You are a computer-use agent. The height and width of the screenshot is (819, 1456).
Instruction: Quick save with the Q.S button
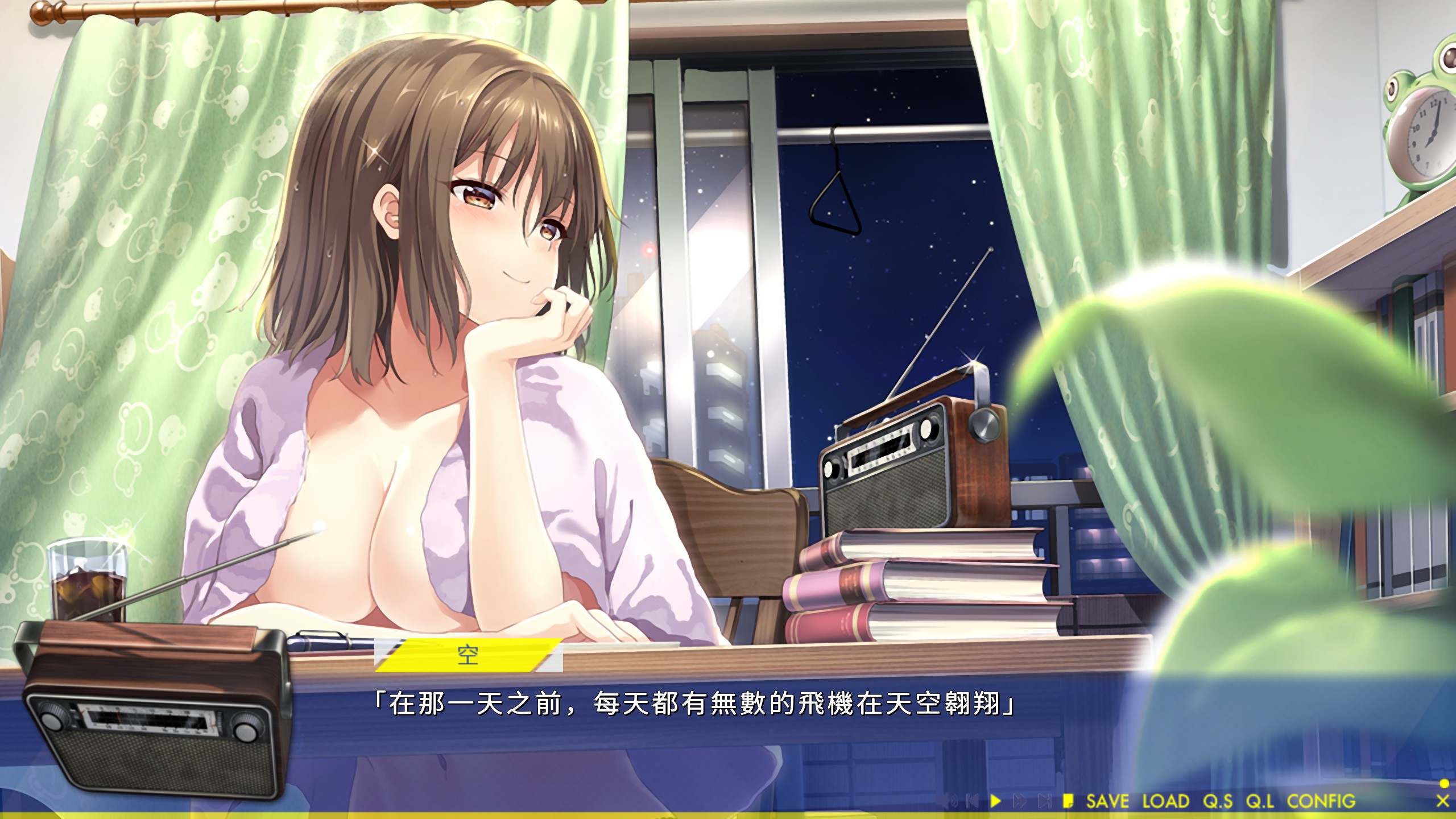1218,801
